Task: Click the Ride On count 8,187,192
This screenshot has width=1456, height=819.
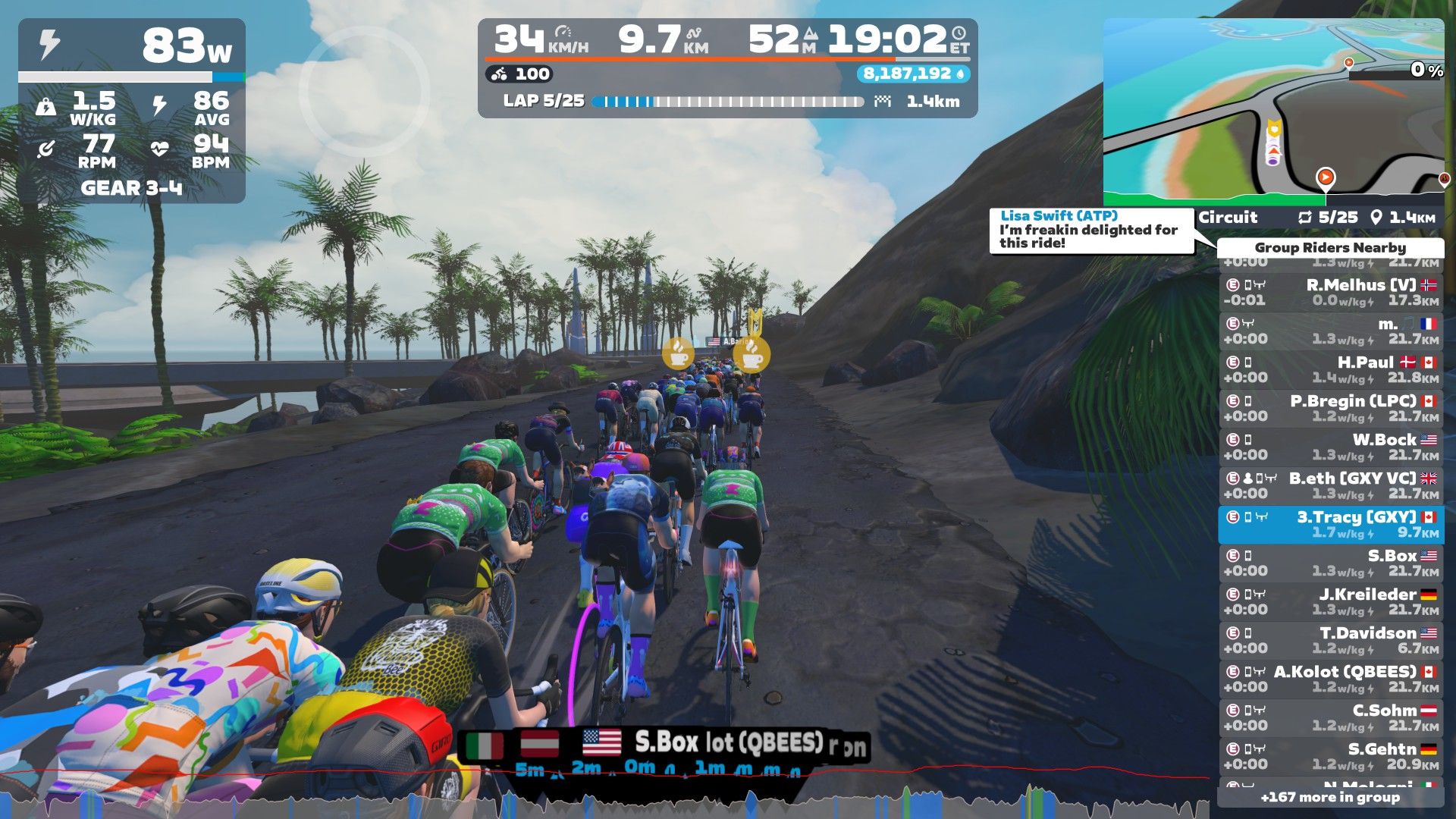Action: pyautogui.click(x=913, y=74)
